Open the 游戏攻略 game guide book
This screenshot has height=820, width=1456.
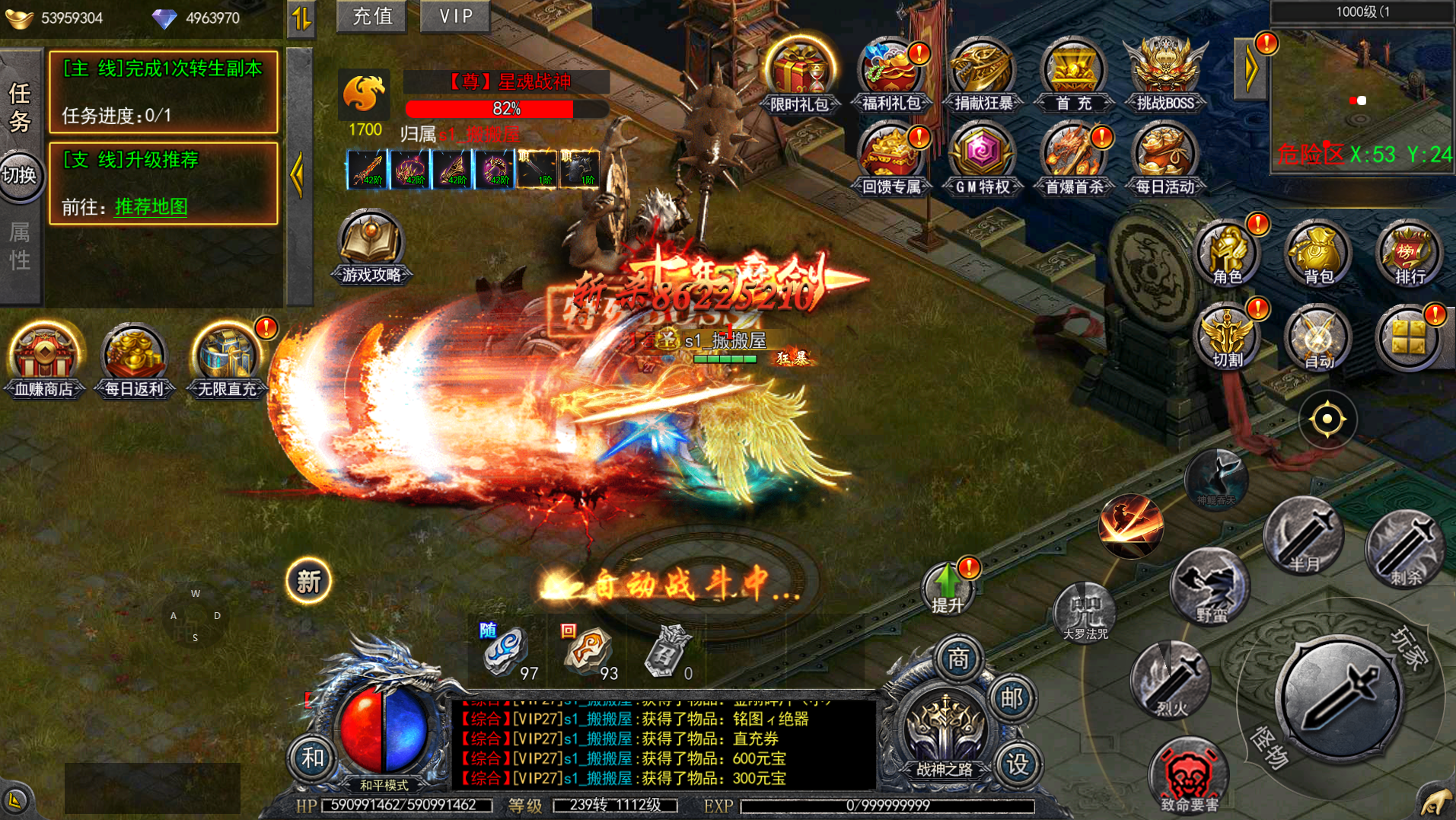coord(371,247)
